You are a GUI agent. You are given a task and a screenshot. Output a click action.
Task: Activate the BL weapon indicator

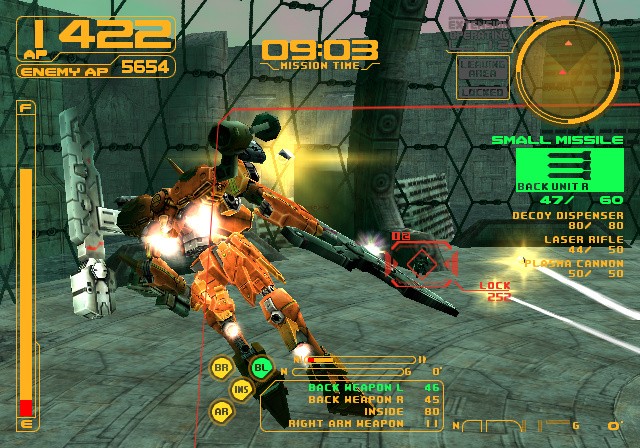pyautogui.click(x=261, y=367)
